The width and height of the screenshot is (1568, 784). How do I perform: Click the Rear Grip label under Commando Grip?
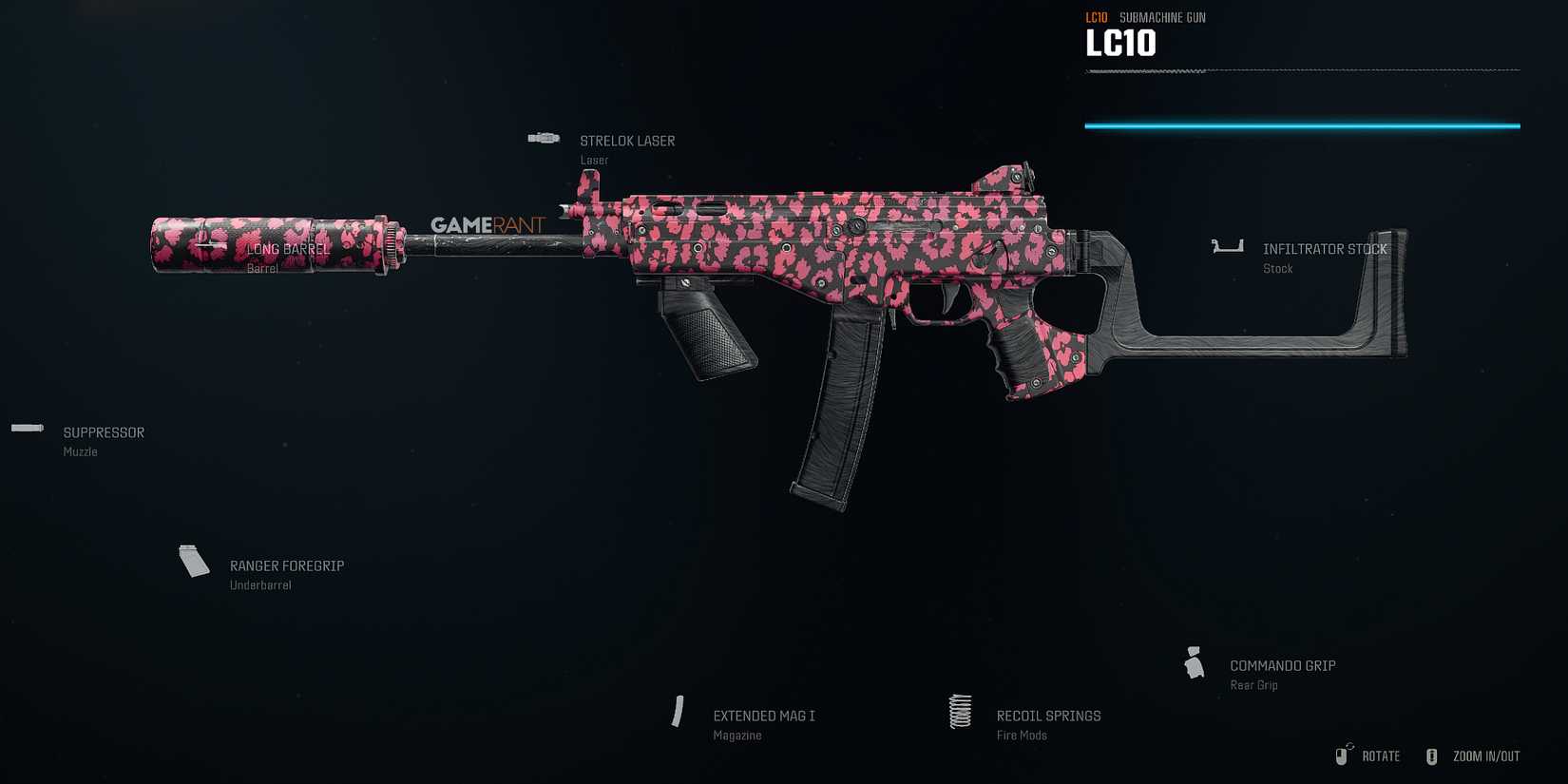[x=1252, y=684]
